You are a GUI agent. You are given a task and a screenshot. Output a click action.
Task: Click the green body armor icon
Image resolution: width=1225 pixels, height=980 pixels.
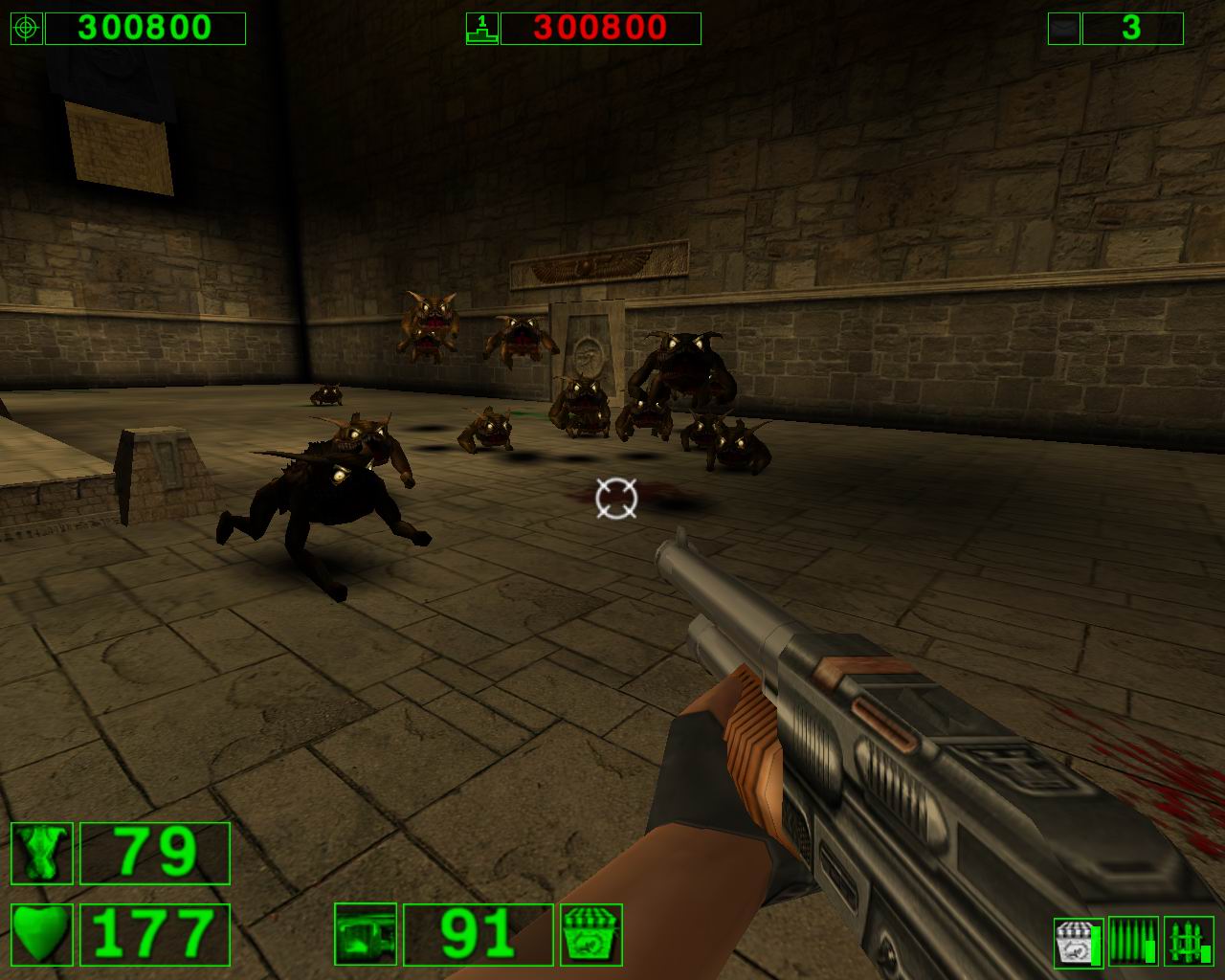42,853
